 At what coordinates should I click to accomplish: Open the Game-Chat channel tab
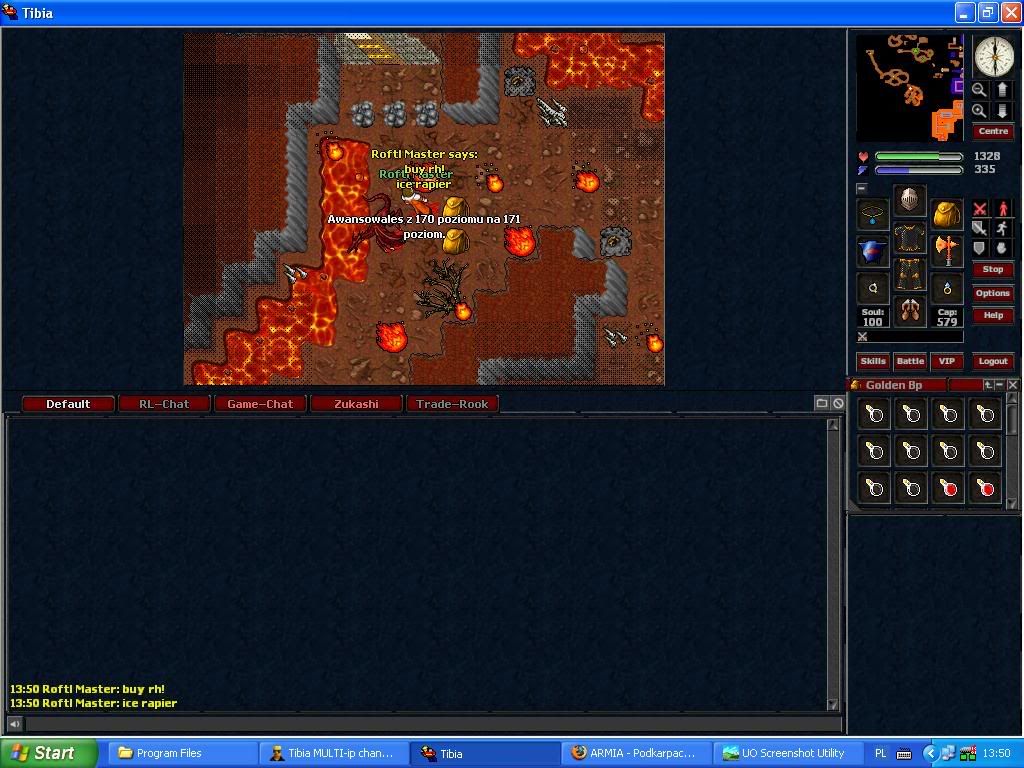260,404
